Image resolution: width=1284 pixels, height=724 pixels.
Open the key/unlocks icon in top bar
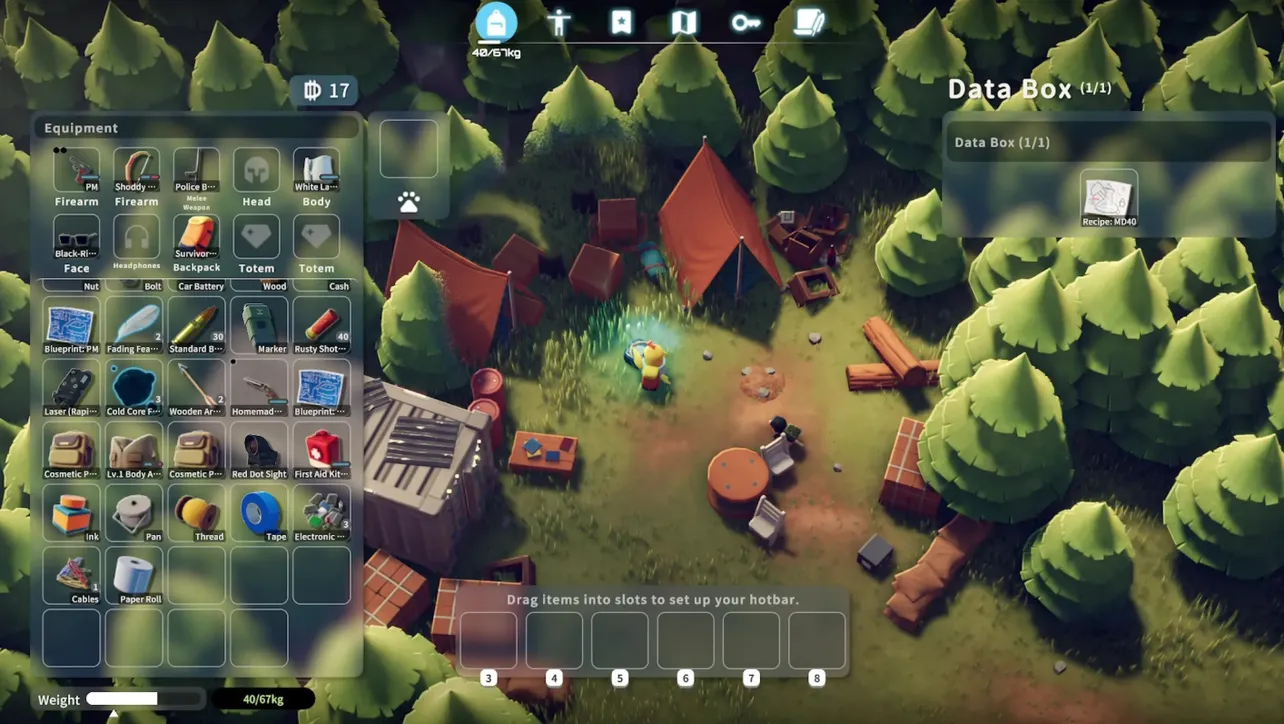pyautogui.click(x=745, y=22)
